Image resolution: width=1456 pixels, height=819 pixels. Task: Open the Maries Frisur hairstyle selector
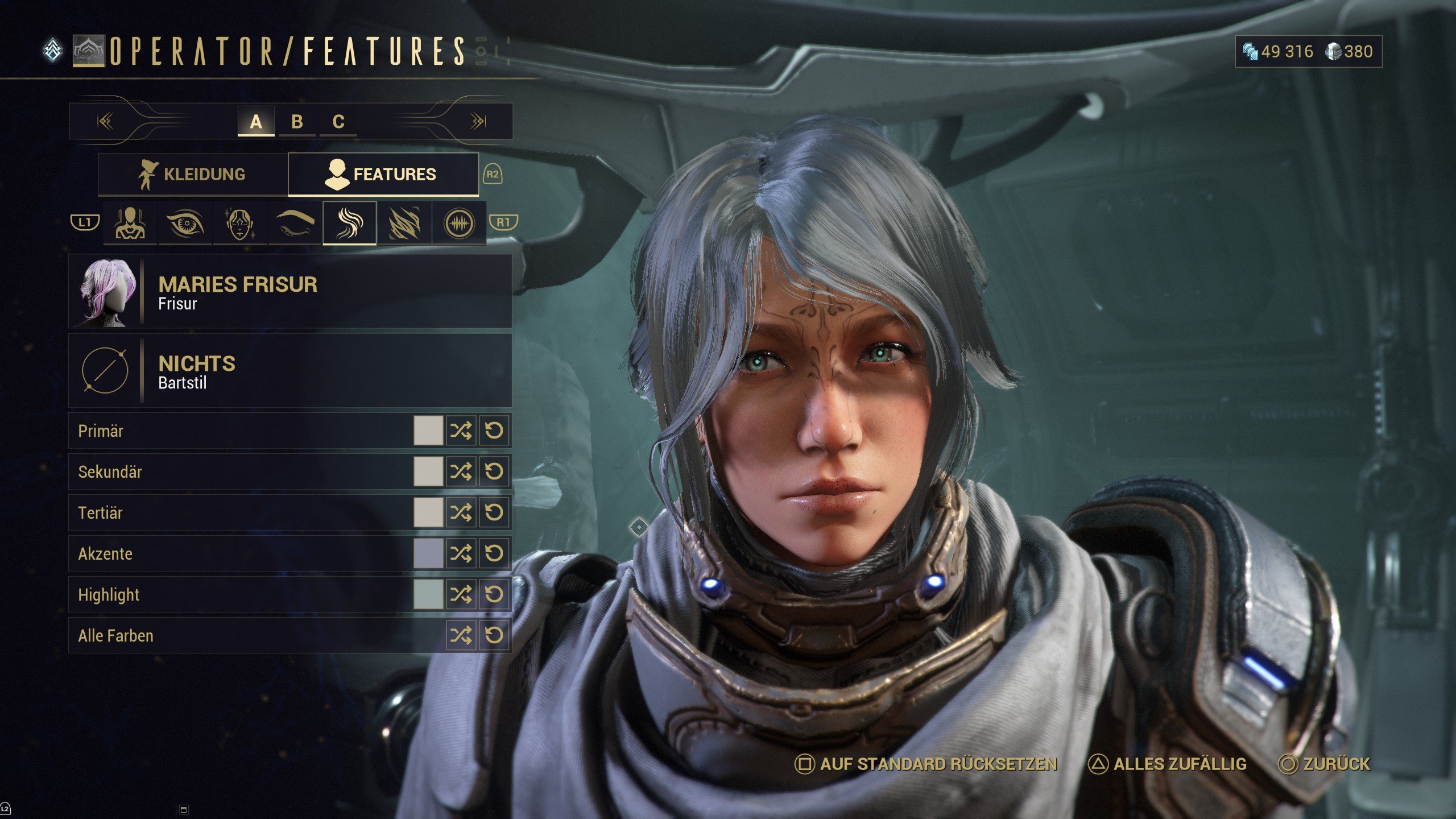pyautogui.click(x=290, y=292)
